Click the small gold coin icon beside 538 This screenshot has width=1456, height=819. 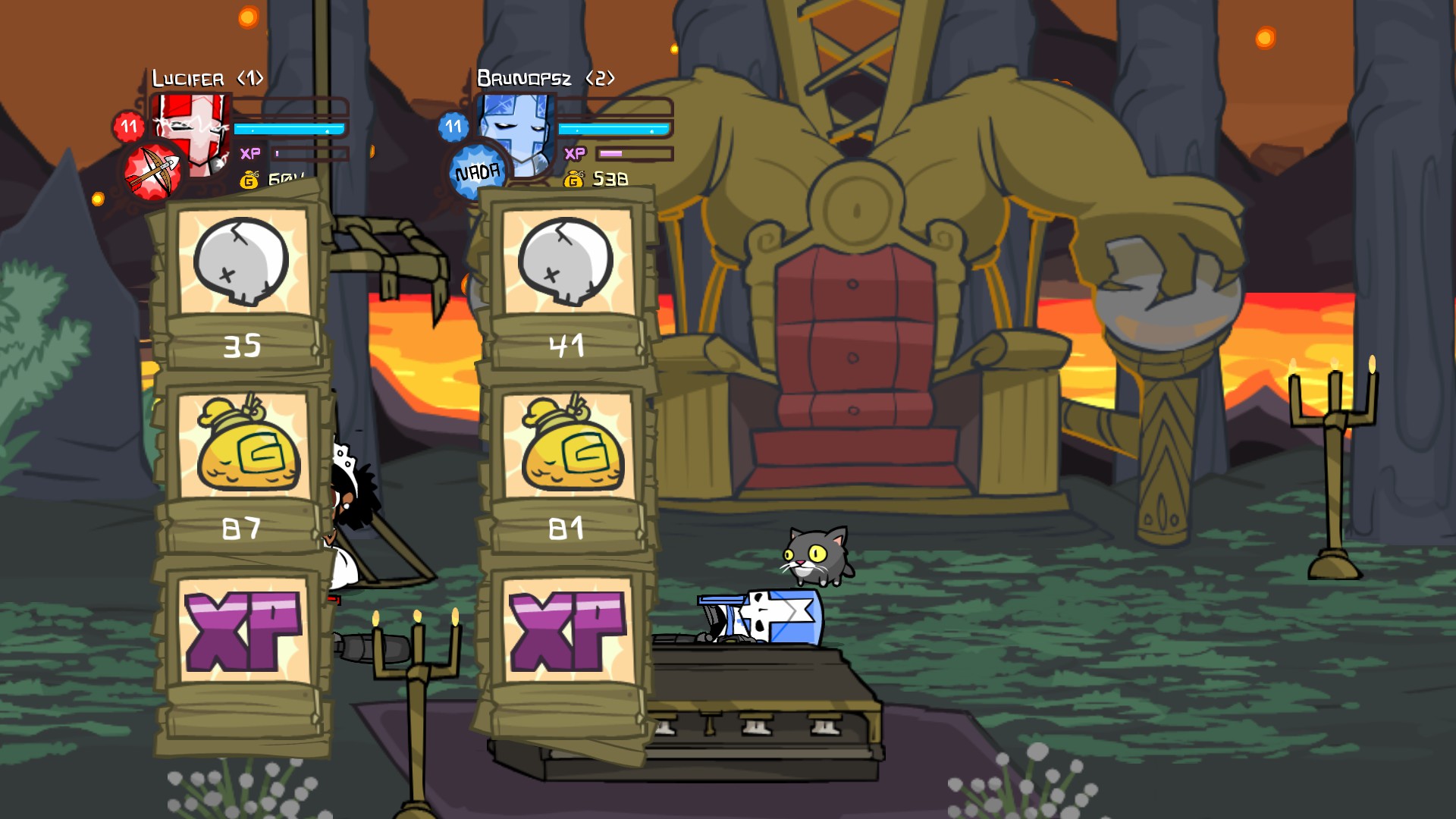point(574,180)
